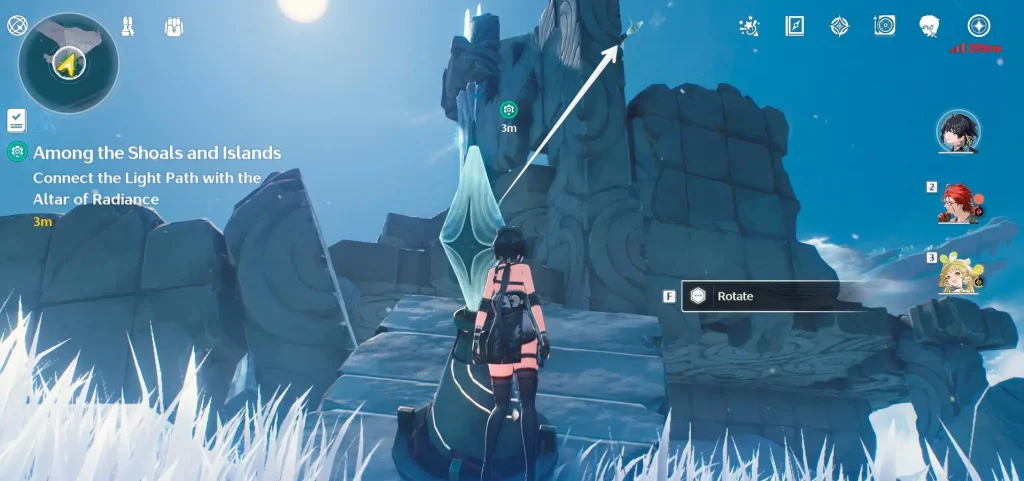This screenshot has height=481, width=1024.
Task: Open the guidebook with compass icon
Action: point(795,26)
